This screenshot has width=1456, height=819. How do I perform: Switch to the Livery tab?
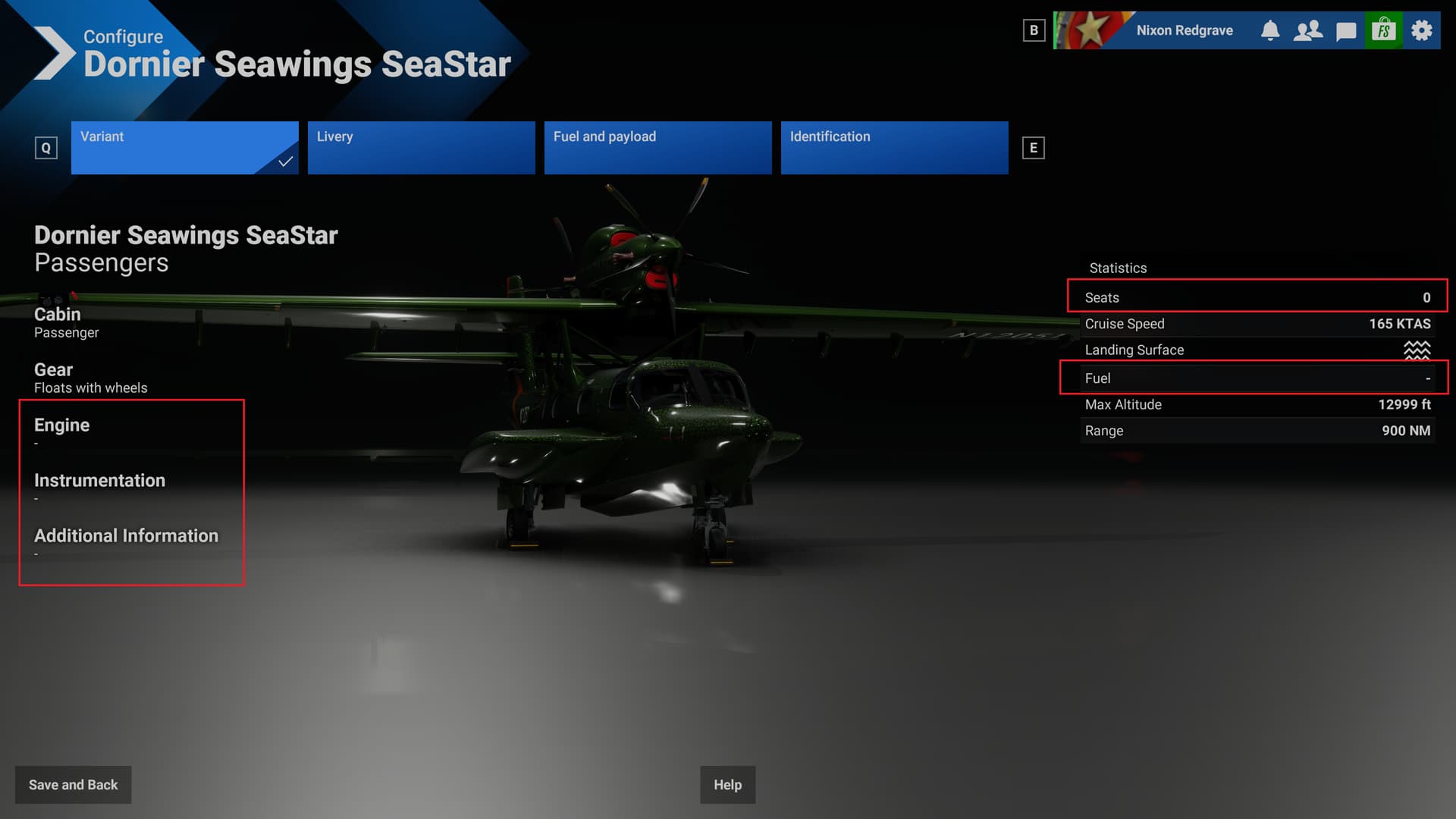pos(421,147)
